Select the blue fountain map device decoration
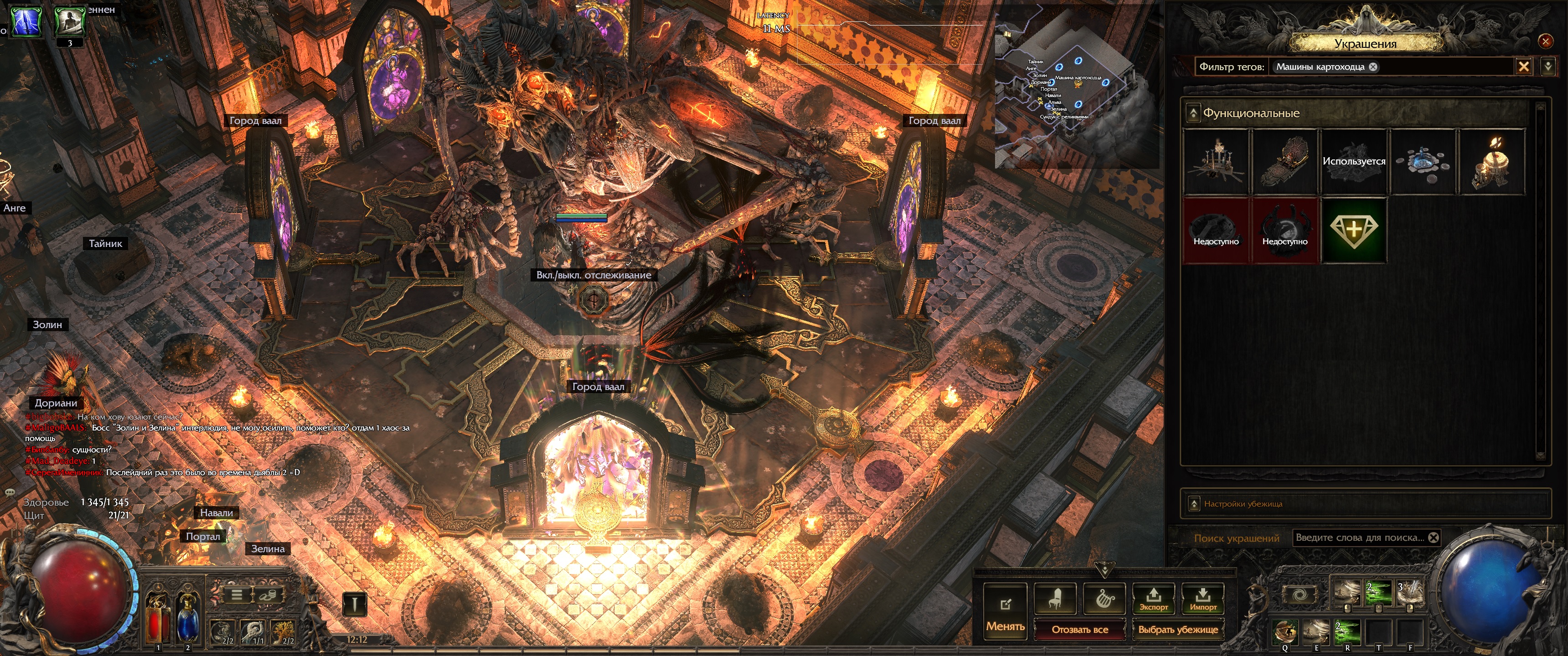 click(1423, 162)
